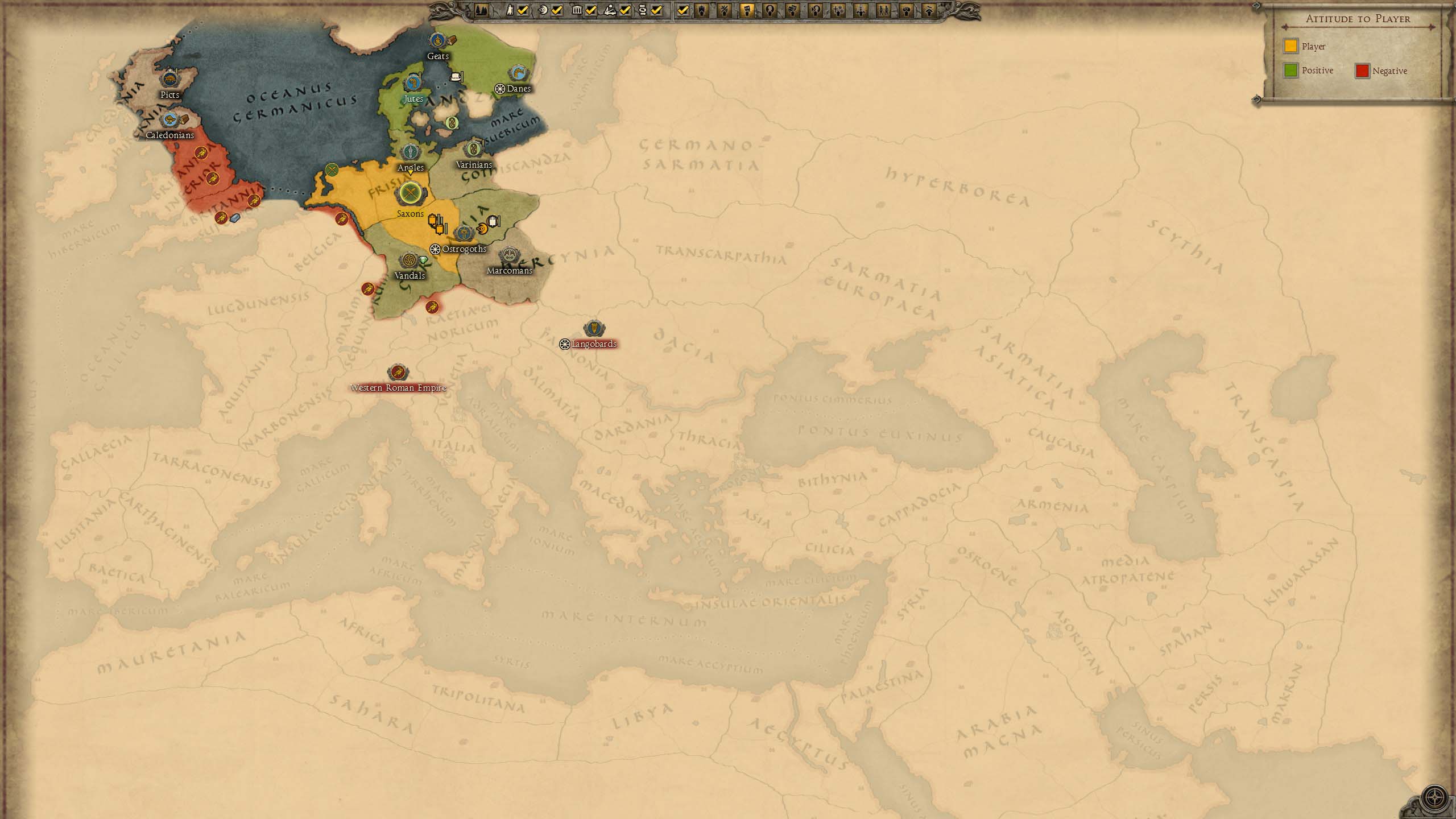Select the Saxons faction emblem on map
Screen dimensions: 1456x819
(409, 194)
